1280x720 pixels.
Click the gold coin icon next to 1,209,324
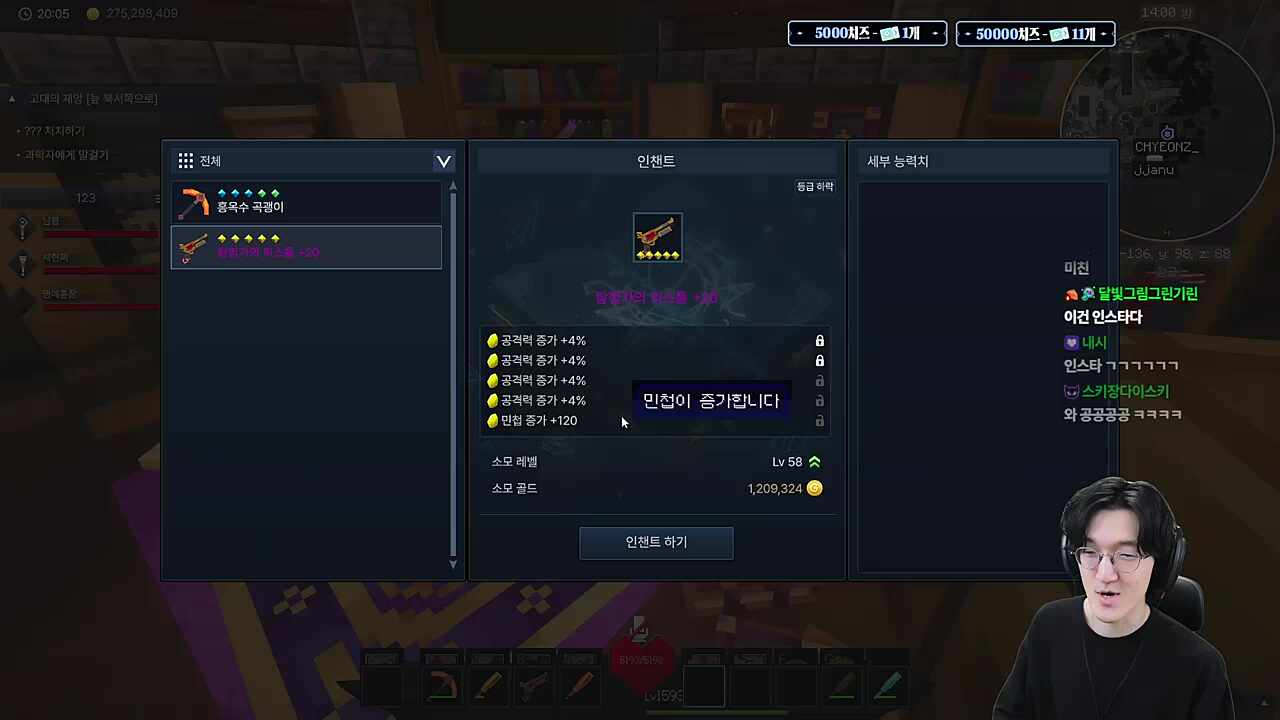point(814,488)
